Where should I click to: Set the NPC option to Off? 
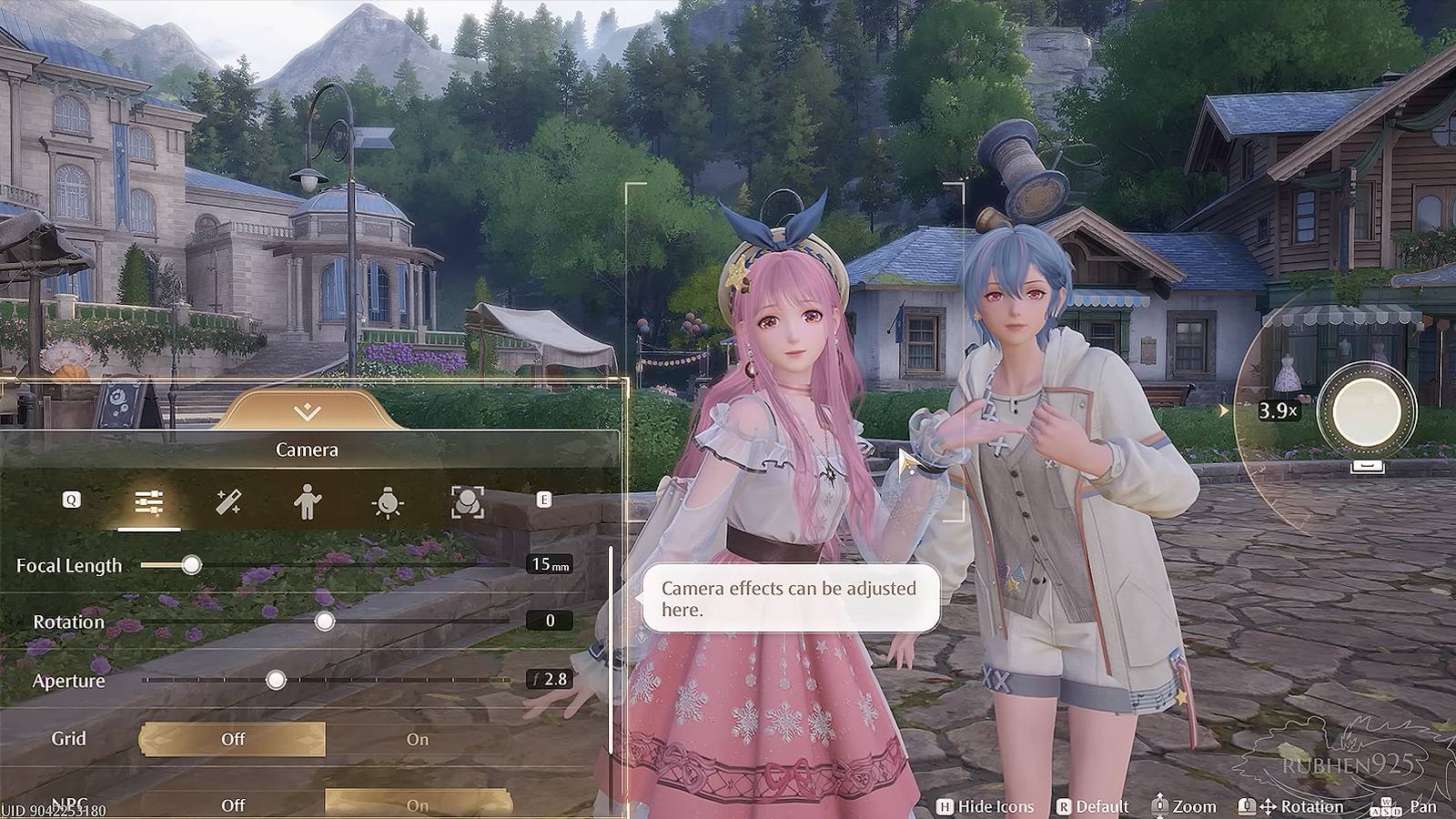[233, 804]
